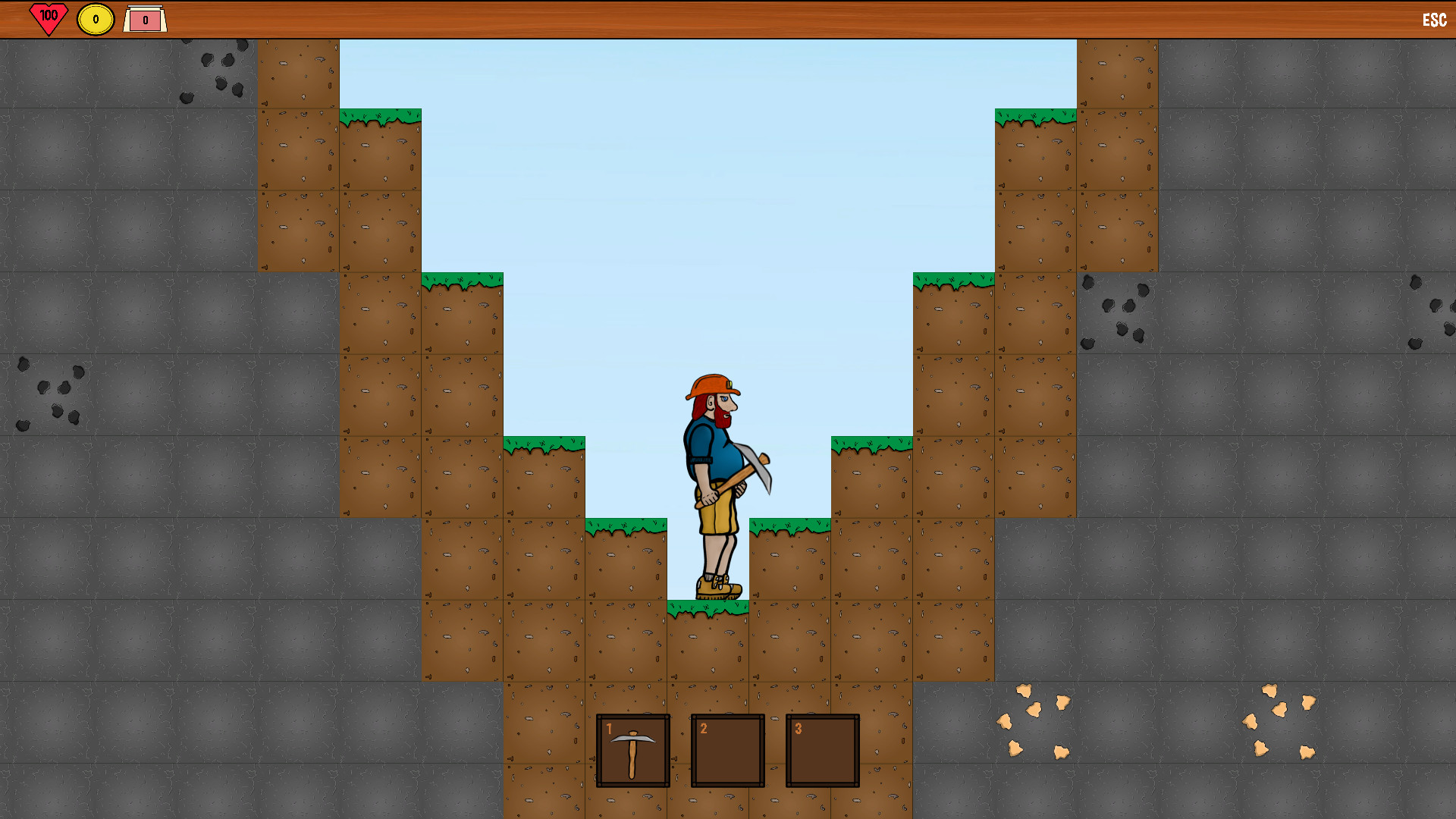1456x819 pixels.
Task: Click the miner character's orange helmet
Action: point(708,387)
